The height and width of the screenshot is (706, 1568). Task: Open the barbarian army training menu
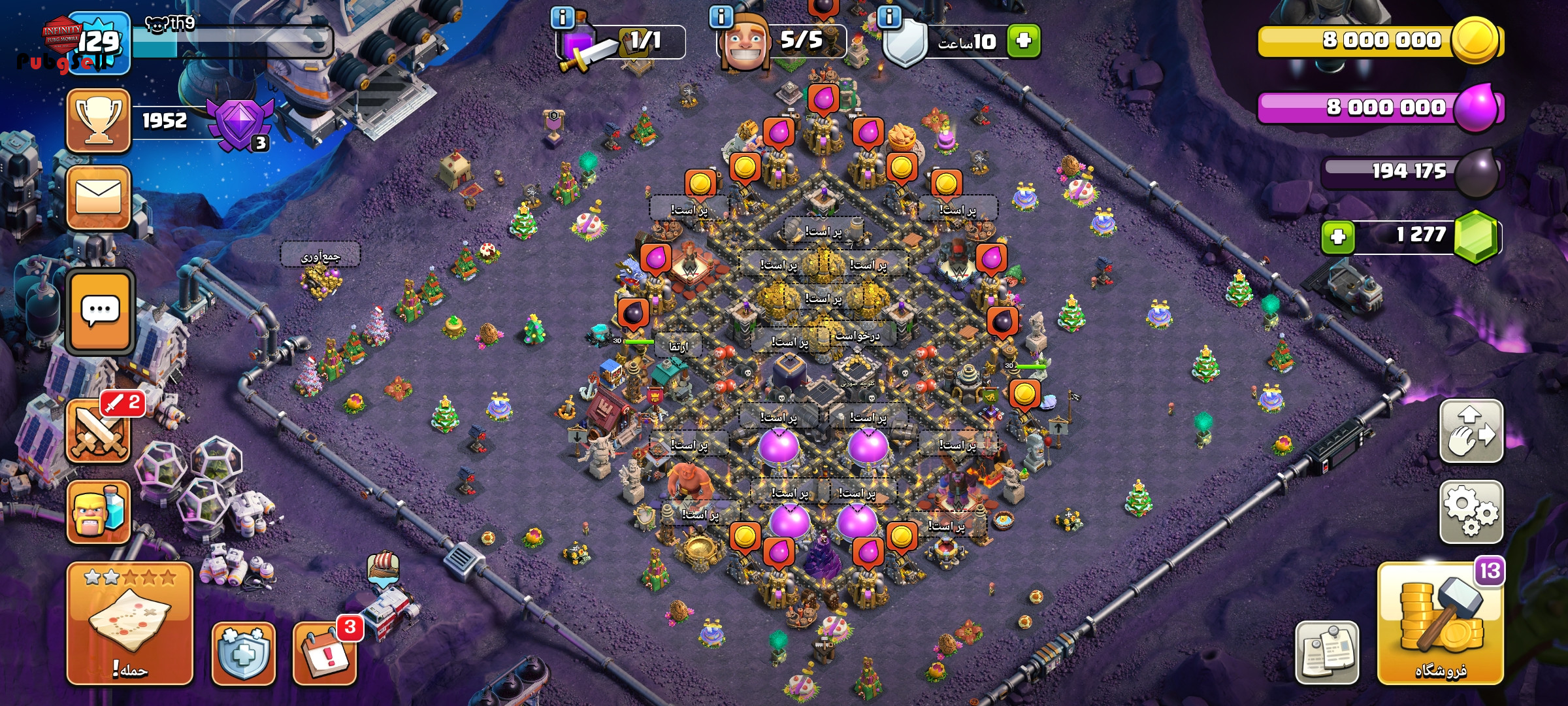[x=98, y=513]
